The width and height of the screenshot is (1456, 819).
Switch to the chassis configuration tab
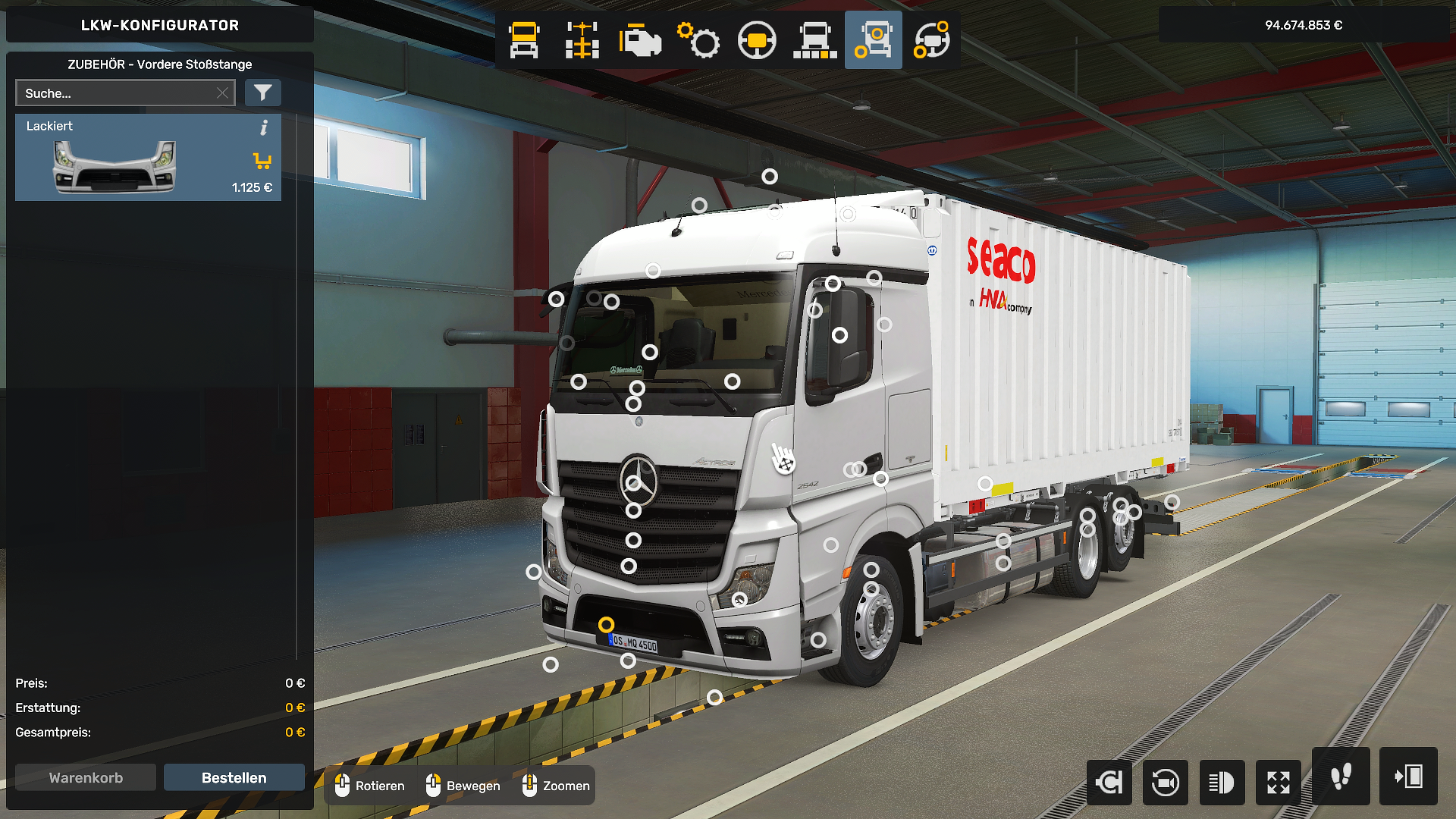click(582, 40)
